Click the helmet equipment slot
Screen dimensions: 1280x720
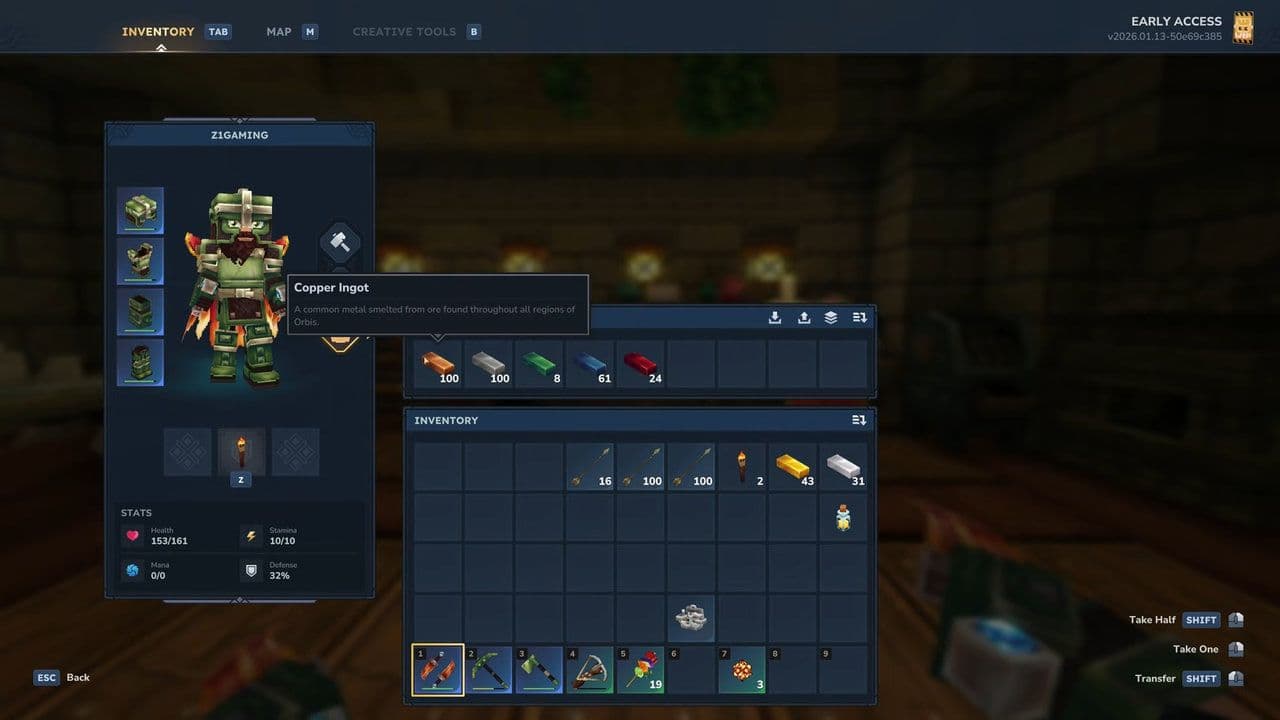click(140, 209)
